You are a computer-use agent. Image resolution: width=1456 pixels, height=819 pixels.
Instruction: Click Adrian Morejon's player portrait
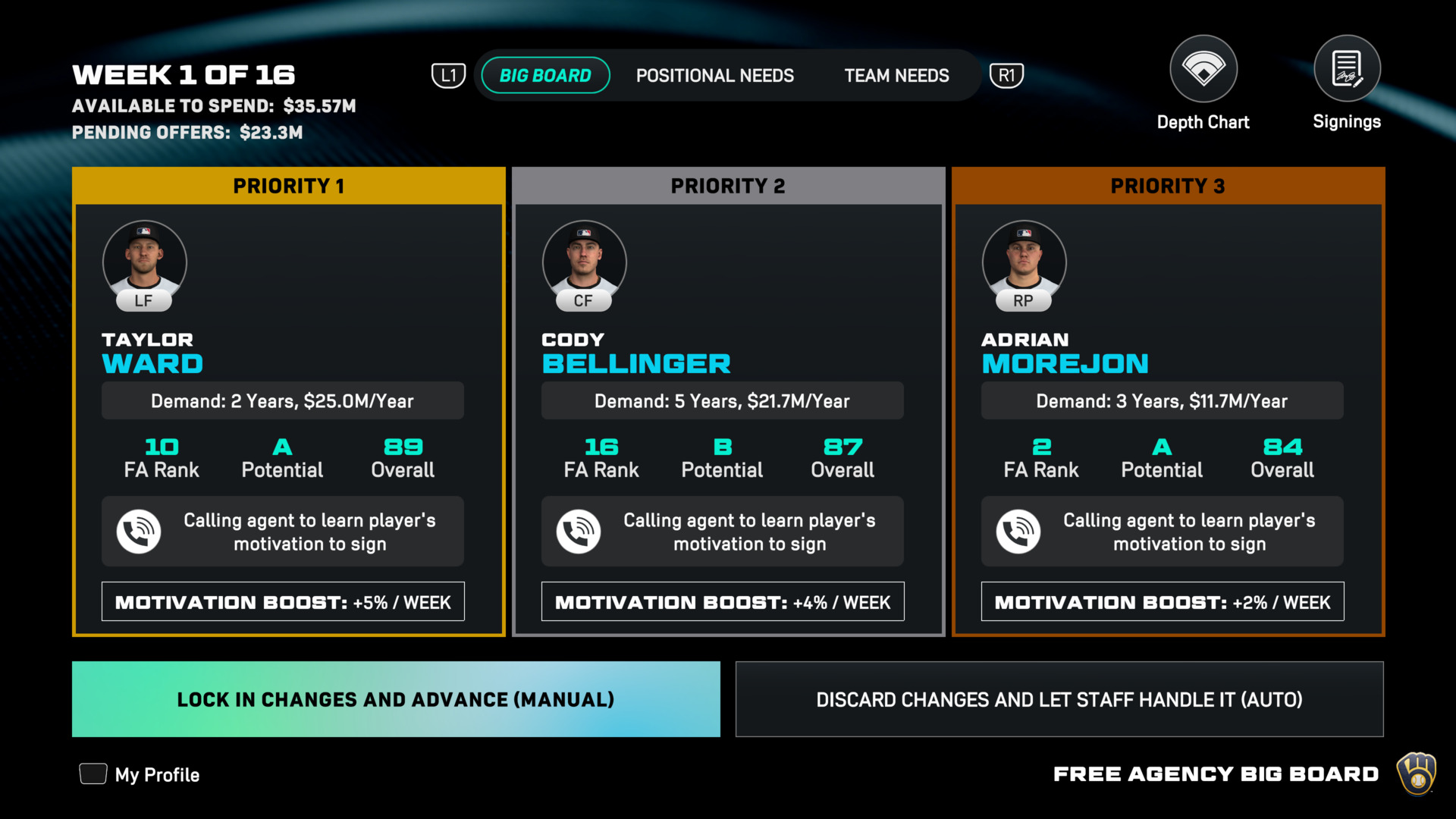point(1024,262)
